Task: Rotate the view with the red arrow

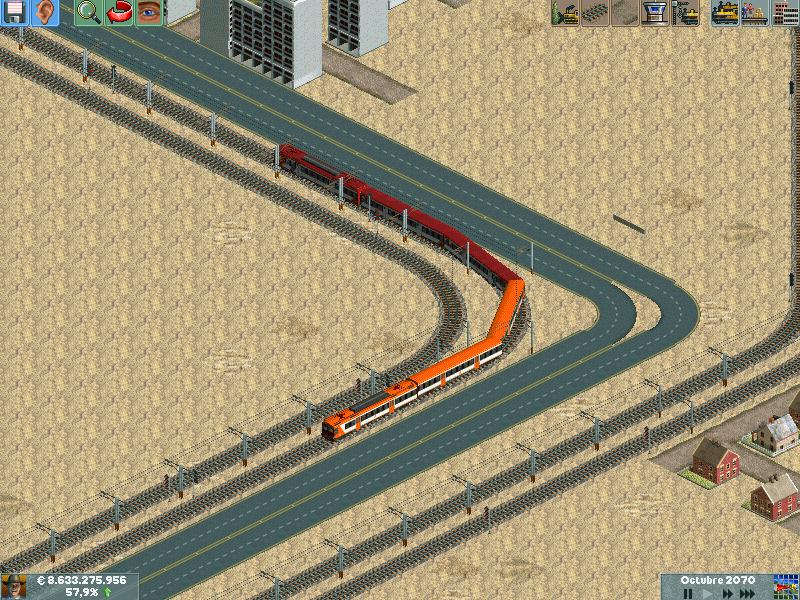Action: pos(119,13)
